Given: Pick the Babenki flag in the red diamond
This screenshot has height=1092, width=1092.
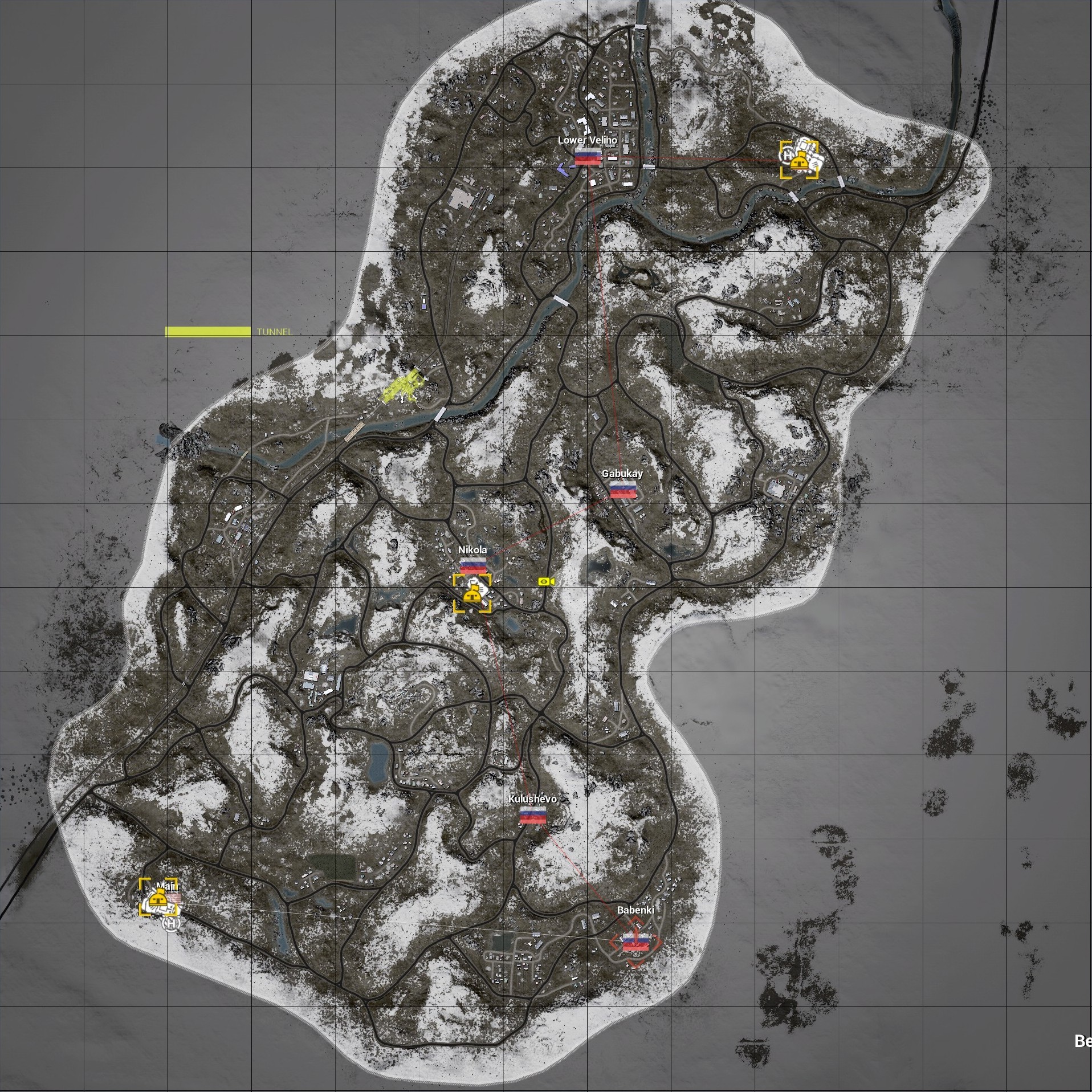Looking at the screenshot, I should [635, 943].
